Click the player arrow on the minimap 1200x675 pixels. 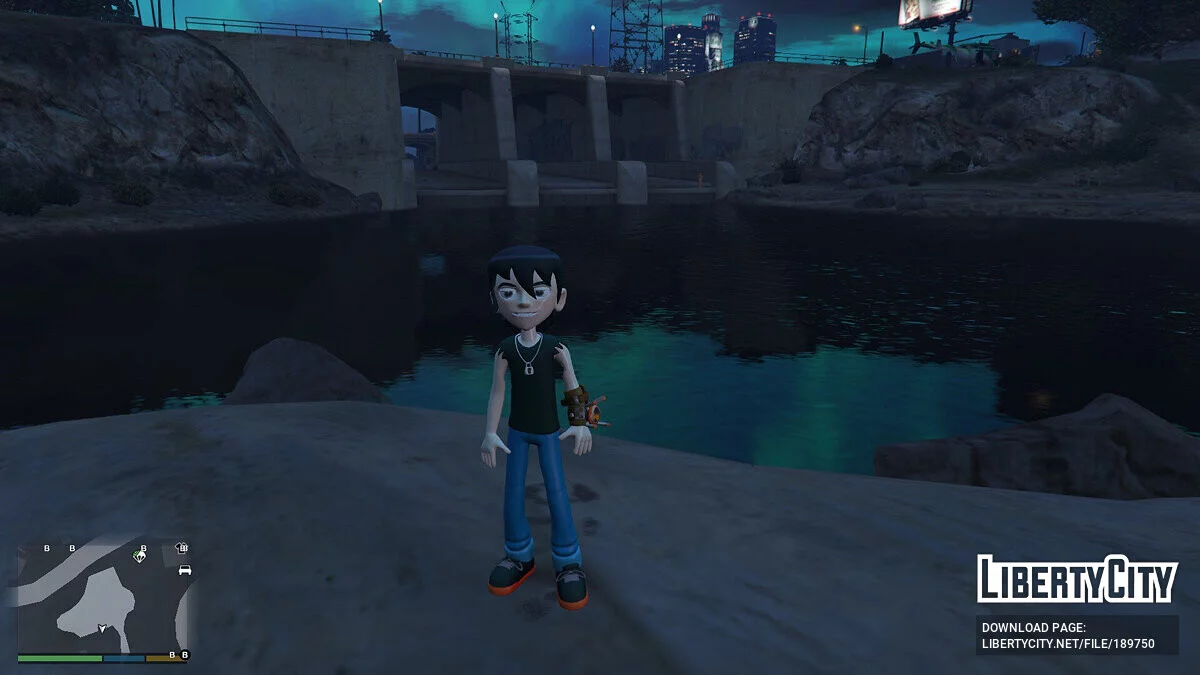tap(101, 629)
